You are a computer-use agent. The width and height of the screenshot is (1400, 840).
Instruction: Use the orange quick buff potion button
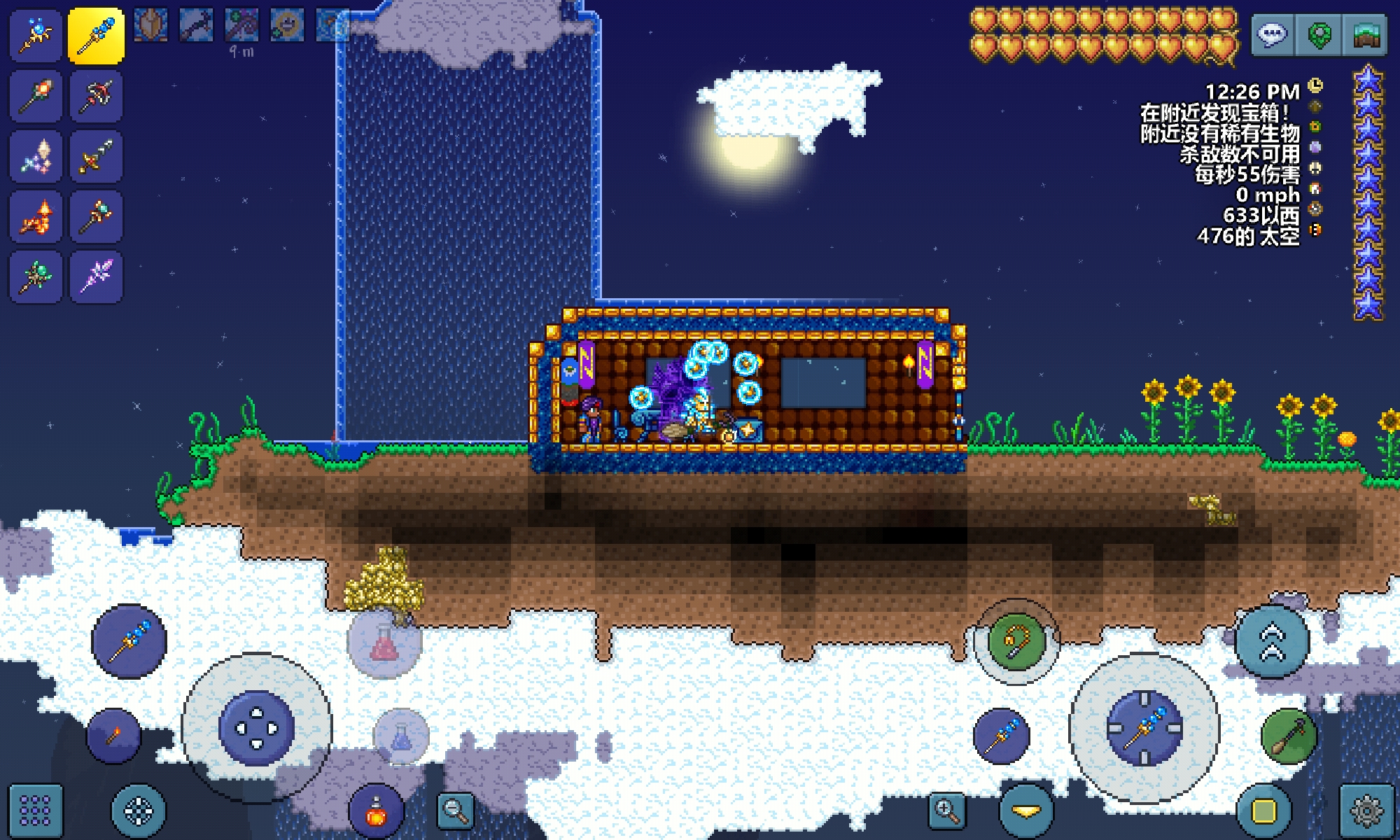click(x=377, y=812)
